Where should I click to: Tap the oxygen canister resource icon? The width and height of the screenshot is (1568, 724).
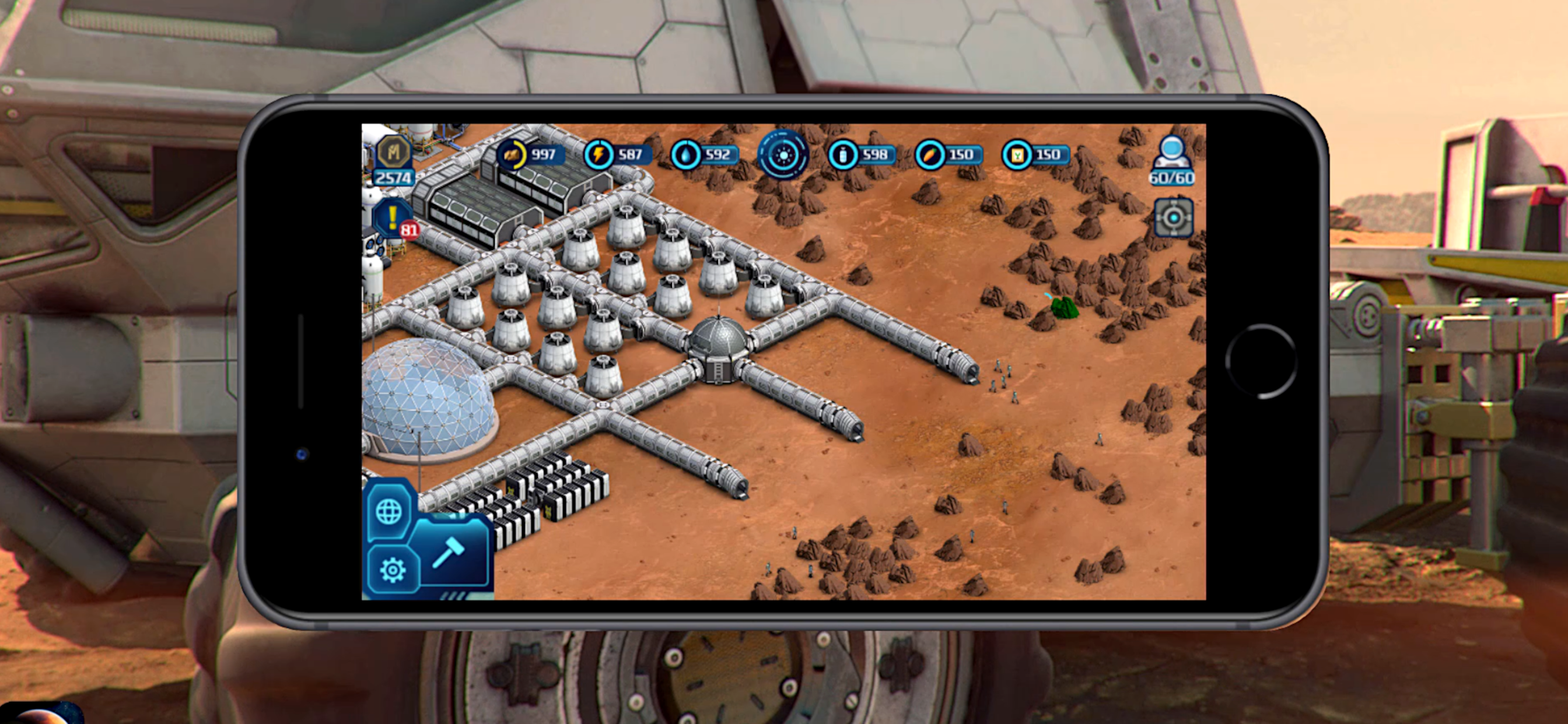tap(843, 154)
